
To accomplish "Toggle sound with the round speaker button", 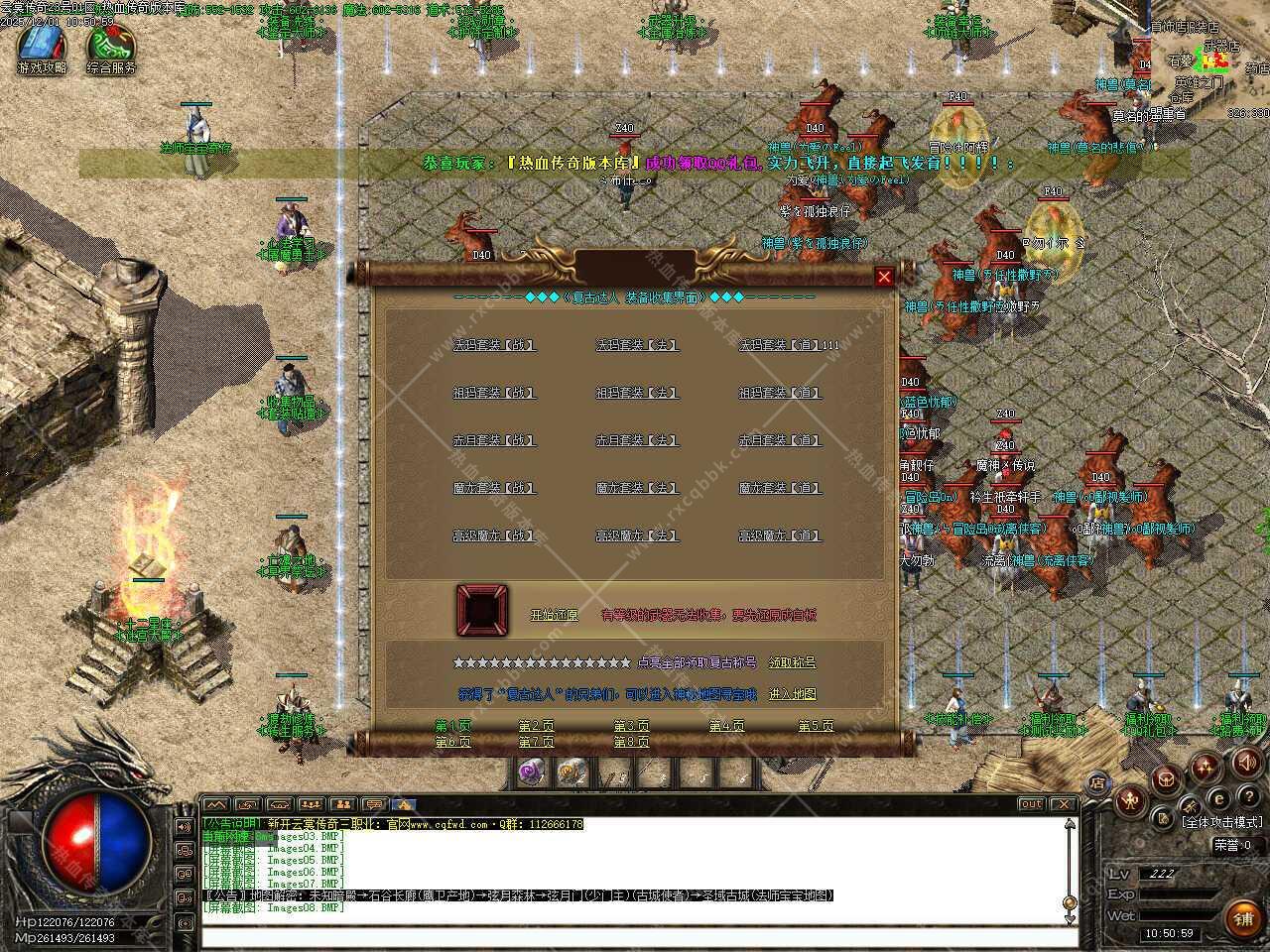I will tap(1244, 762).
